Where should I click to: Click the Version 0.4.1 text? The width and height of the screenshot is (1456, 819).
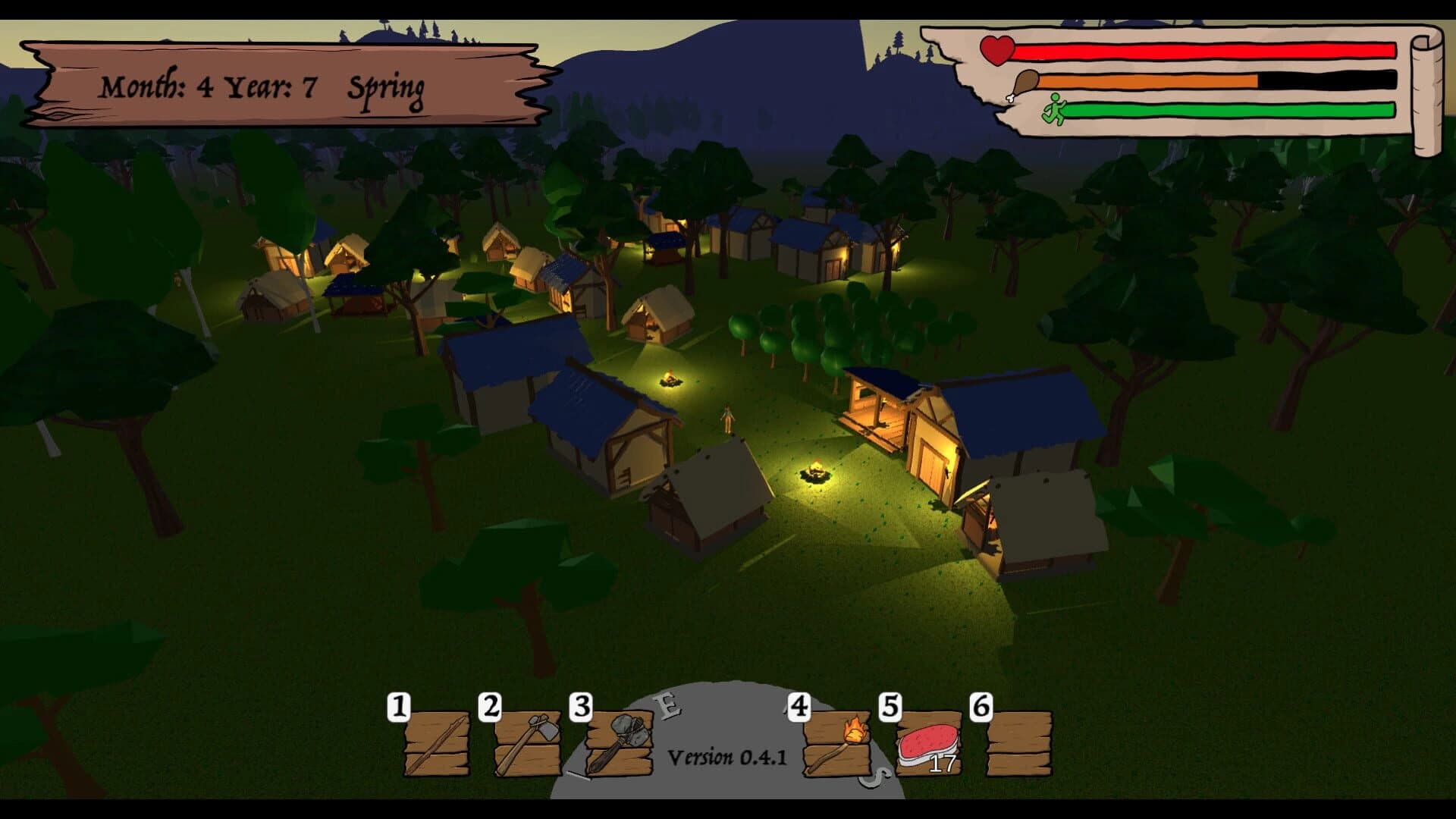pos(726,757)
